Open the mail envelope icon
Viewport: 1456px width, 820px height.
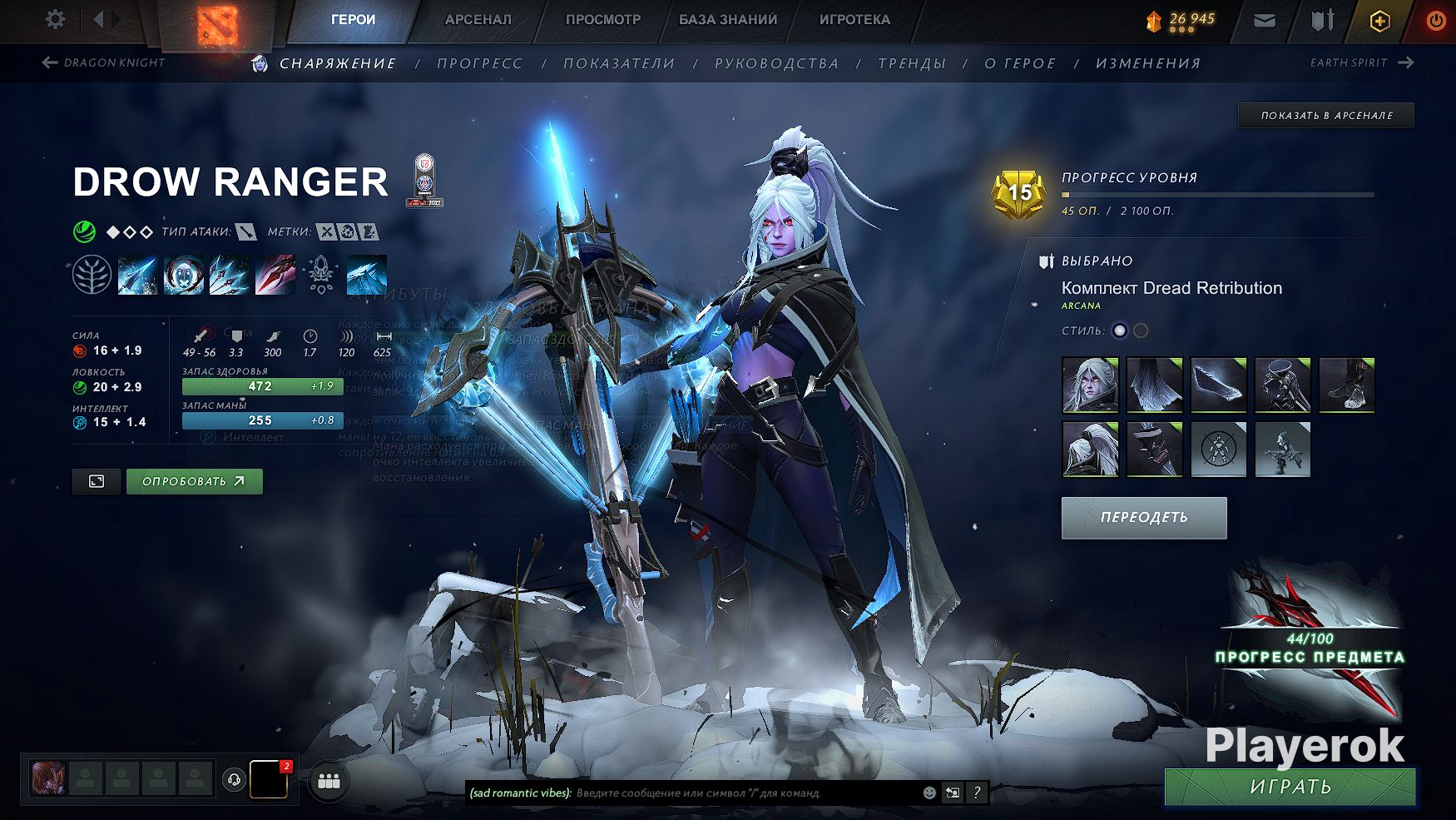click(1265, 21)
